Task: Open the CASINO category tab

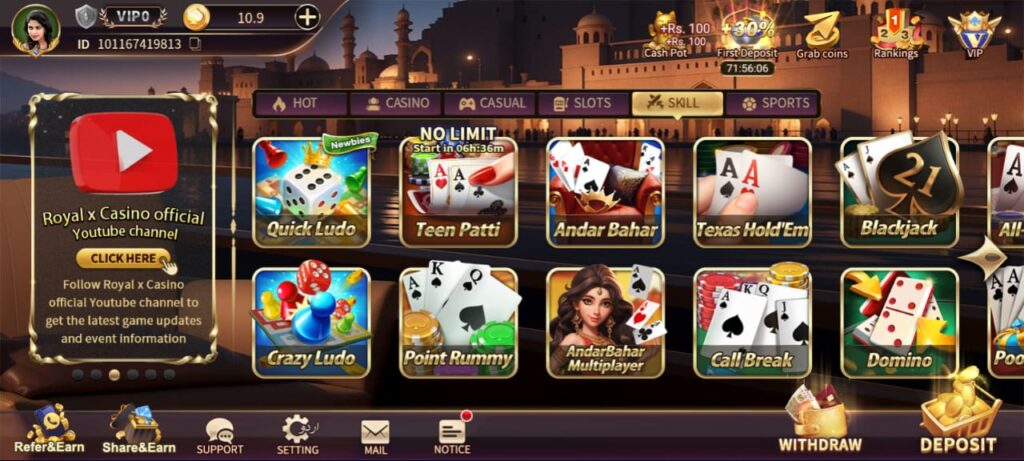Action: click(397, 103)
